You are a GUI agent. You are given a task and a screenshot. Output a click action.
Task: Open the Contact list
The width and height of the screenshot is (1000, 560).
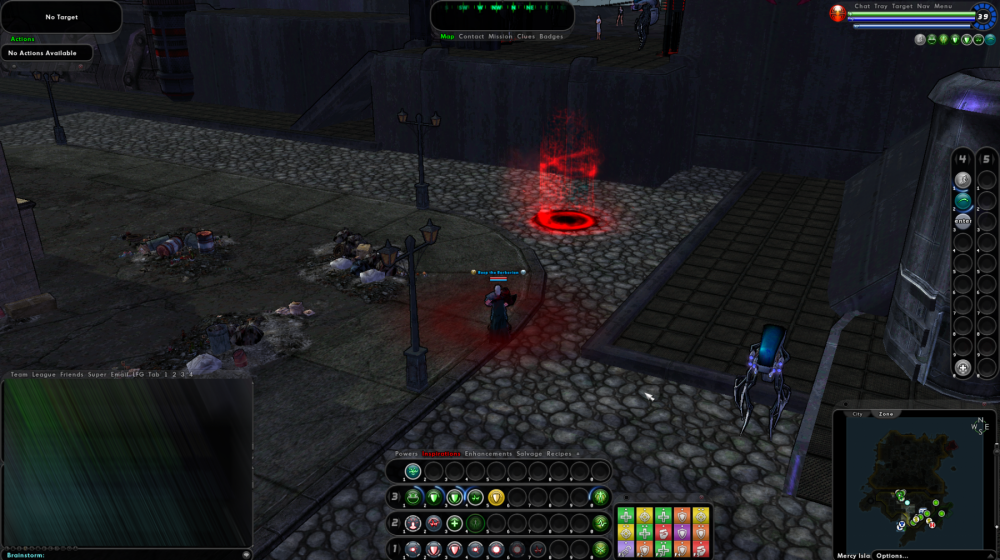point(471,37)
